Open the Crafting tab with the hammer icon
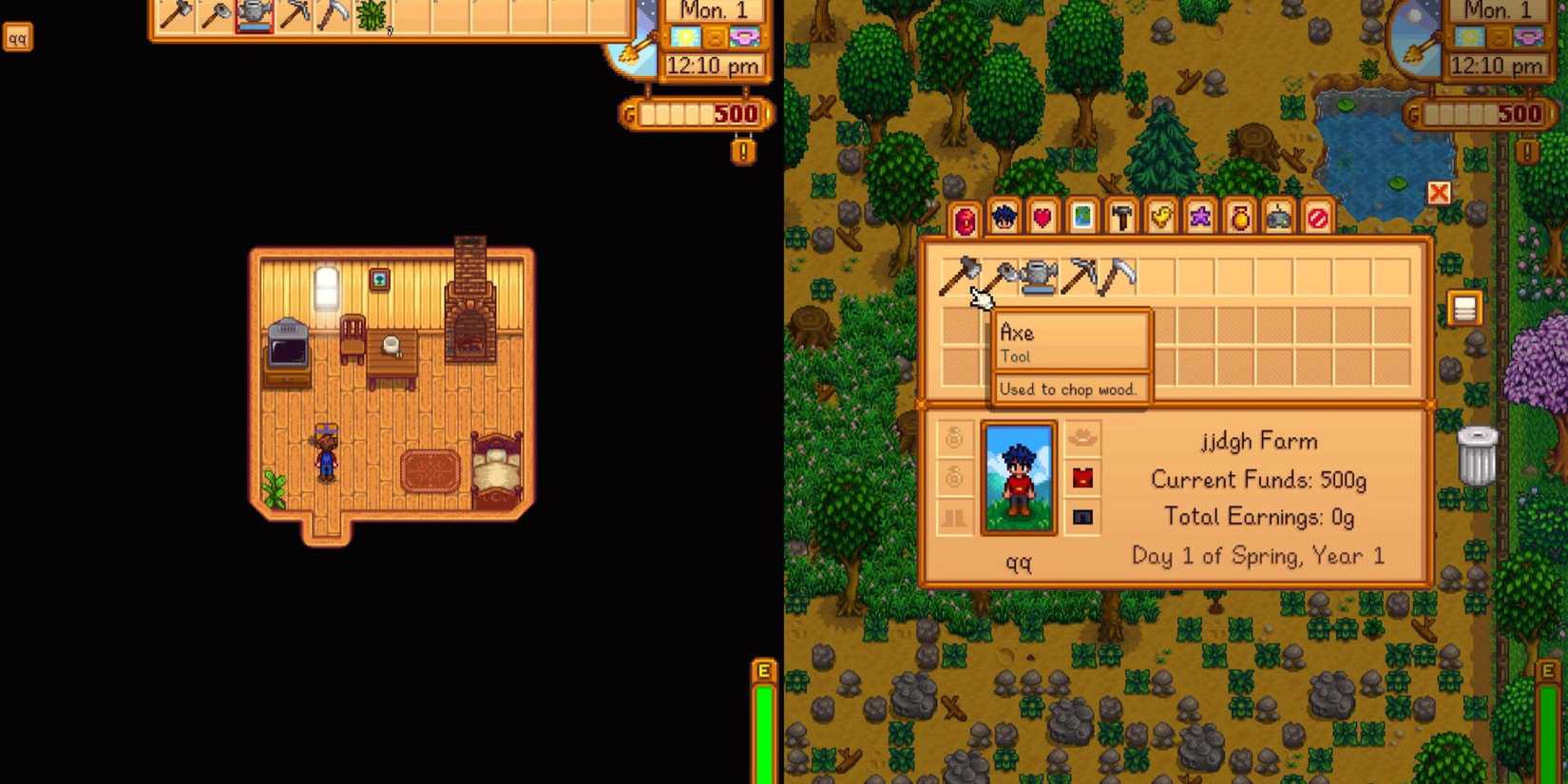Viewport: 1568px width, 784px height. pyautogui.click(x=1121, y=218)
